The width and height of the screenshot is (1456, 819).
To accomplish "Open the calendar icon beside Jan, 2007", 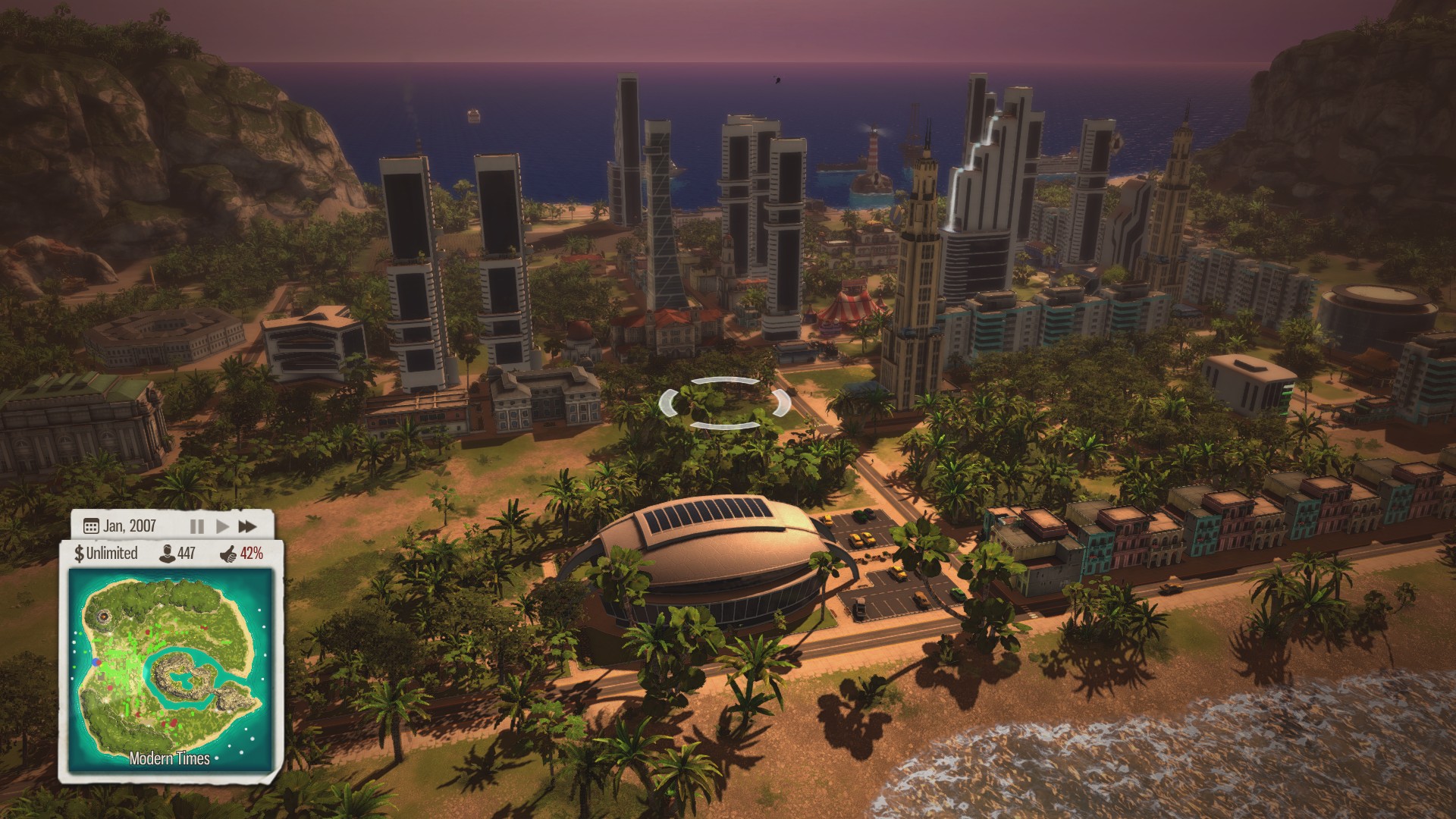I will coord(91,526).
